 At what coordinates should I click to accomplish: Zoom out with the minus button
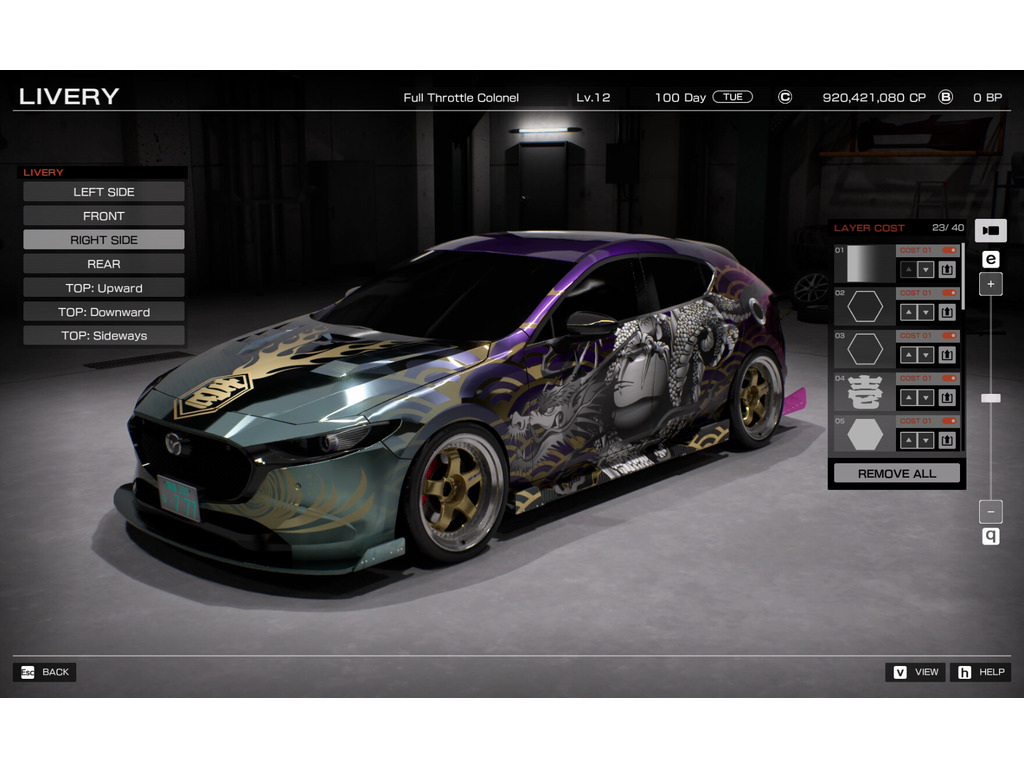[990, 511]
